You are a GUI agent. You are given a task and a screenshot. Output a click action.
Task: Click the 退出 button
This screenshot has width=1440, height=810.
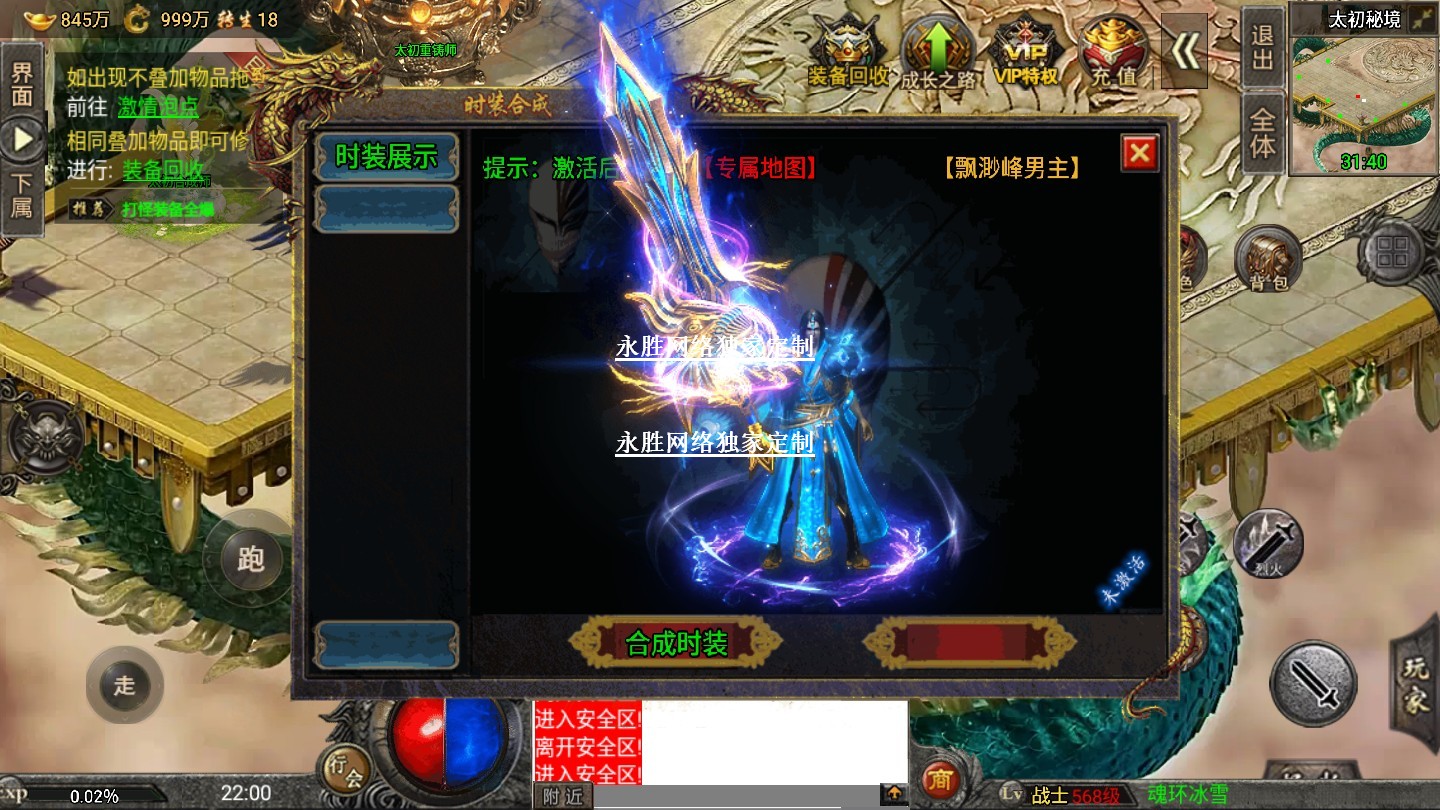click(1263, 48)
